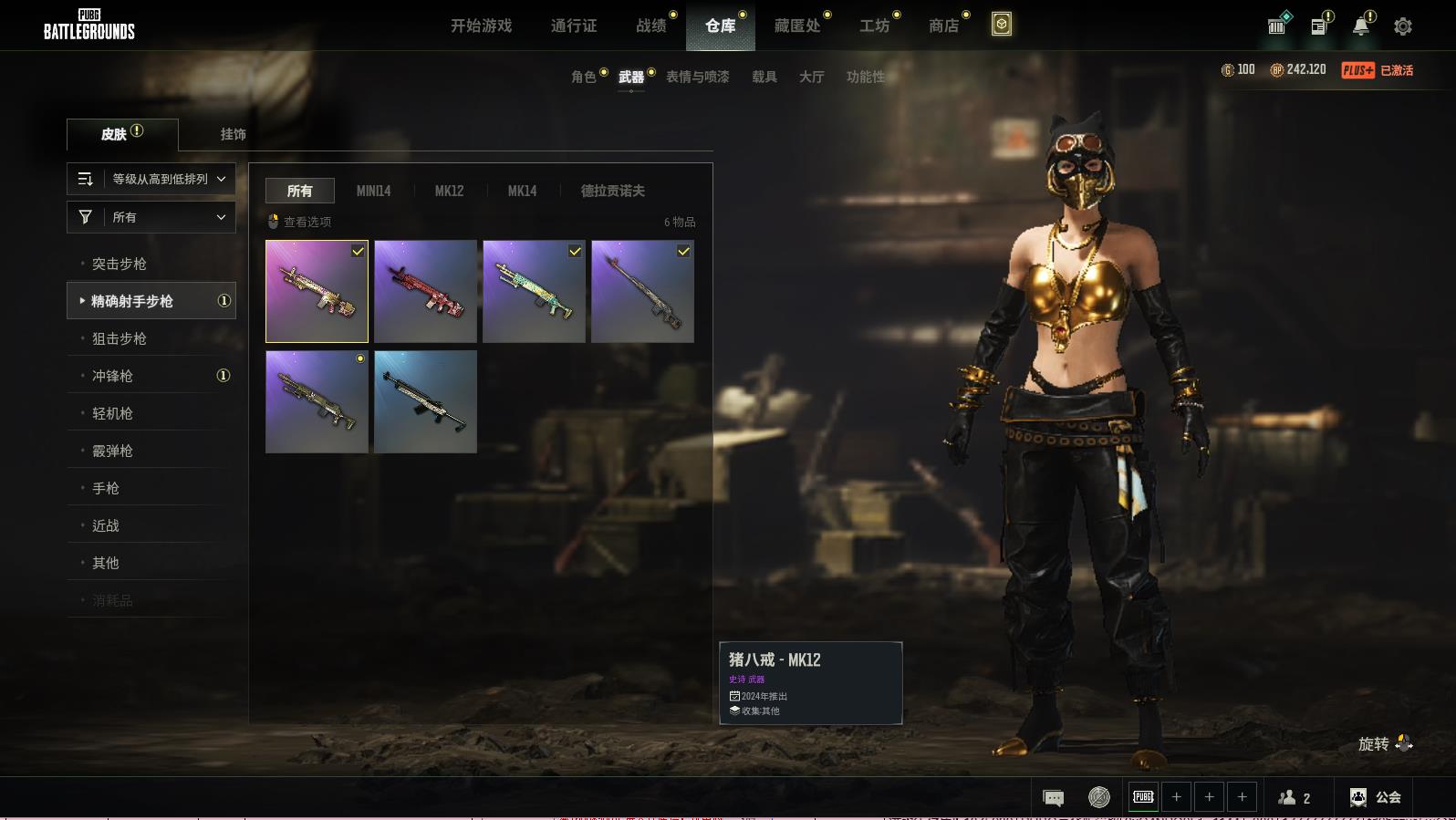Open the 战绩 career tab
The width and height of the screenshot is (1456, 820).
(651, 26)
